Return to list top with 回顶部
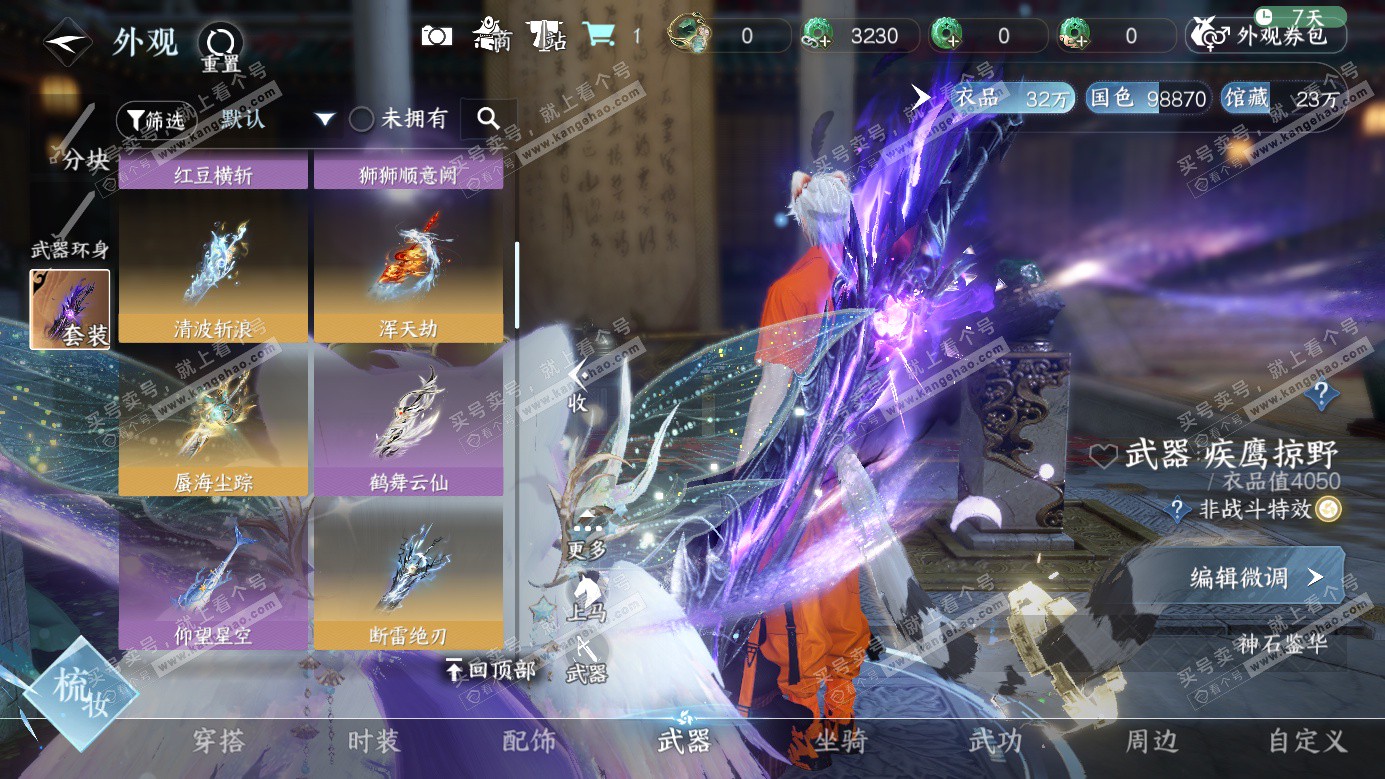 491,670
